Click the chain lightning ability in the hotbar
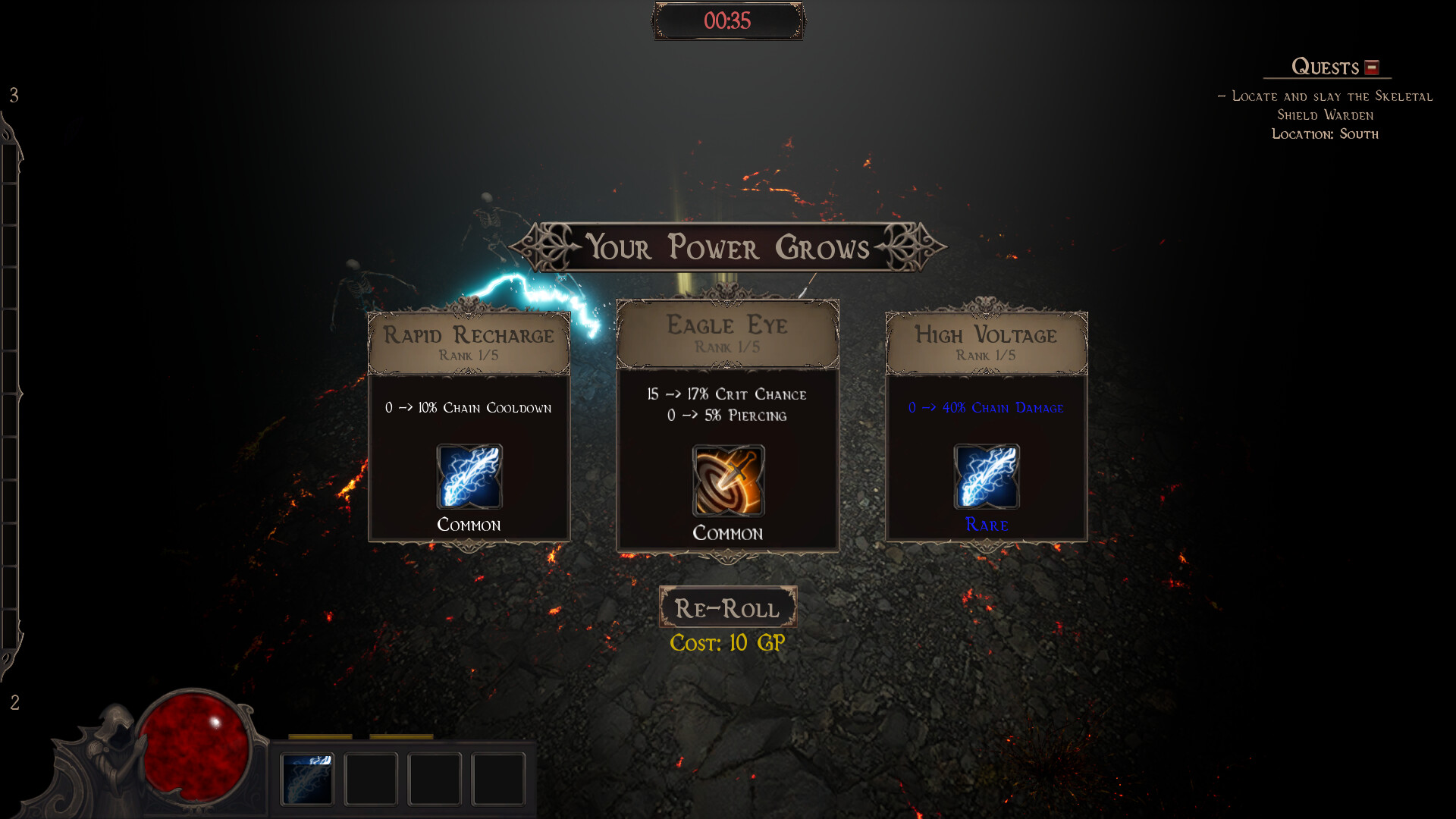1456x819 pixels. (x=308, y=778)
